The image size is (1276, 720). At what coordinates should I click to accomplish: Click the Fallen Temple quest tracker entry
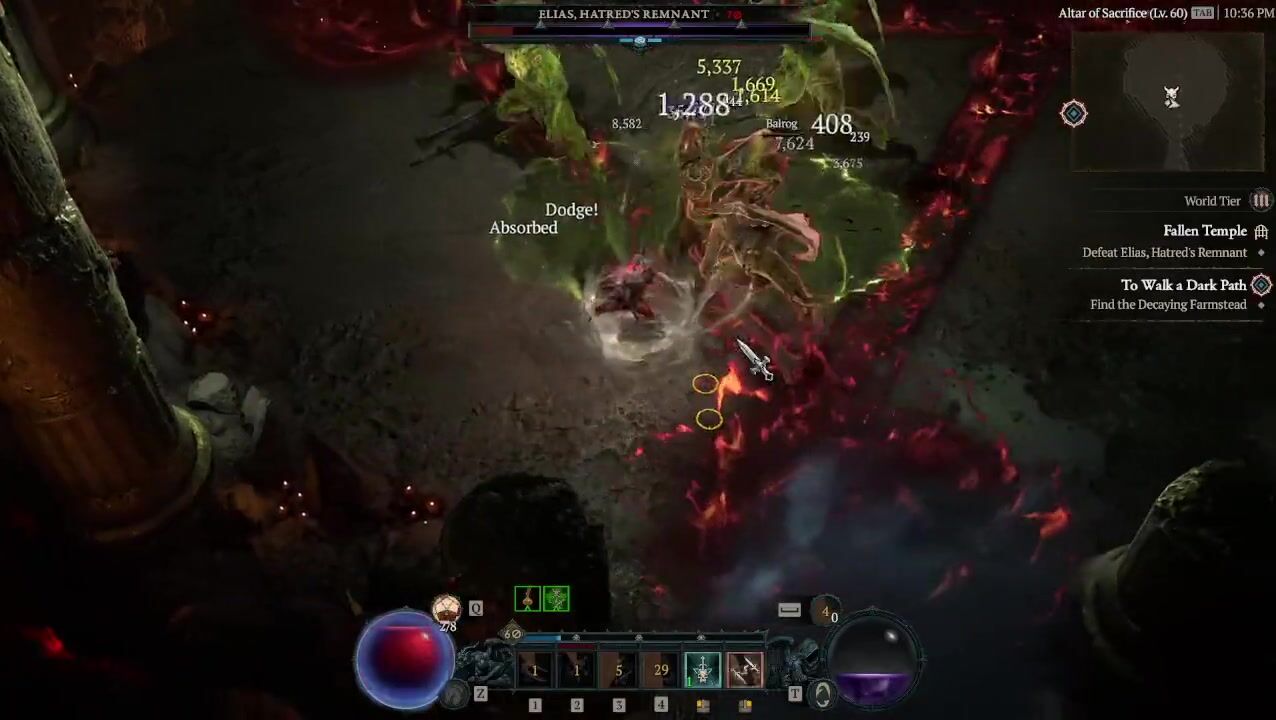point(1204,231)
